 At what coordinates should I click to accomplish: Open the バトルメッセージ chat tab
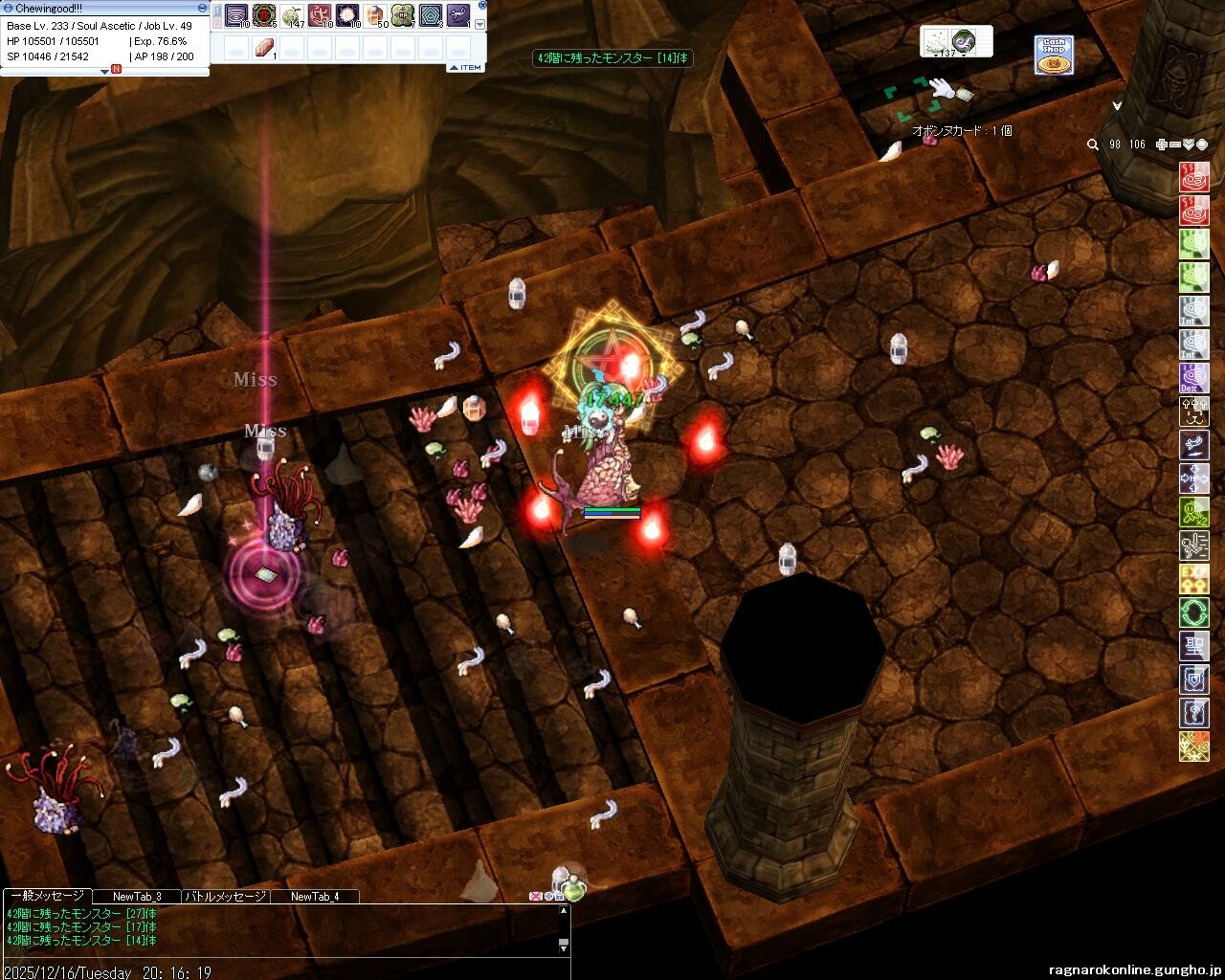(225, 897)
